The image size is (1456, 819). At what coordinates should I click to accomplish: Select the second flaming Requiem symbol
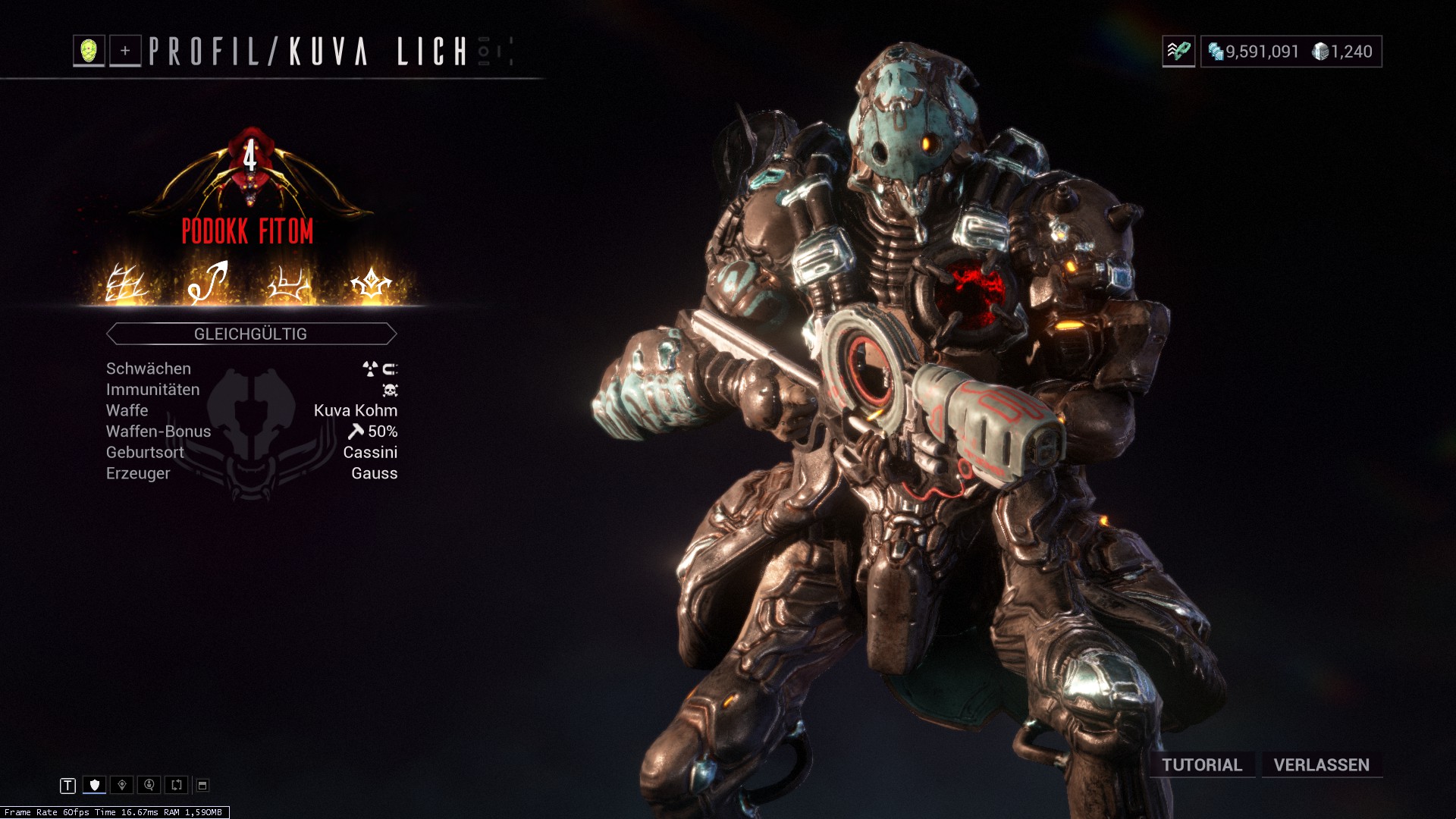[x=208, y=282]
